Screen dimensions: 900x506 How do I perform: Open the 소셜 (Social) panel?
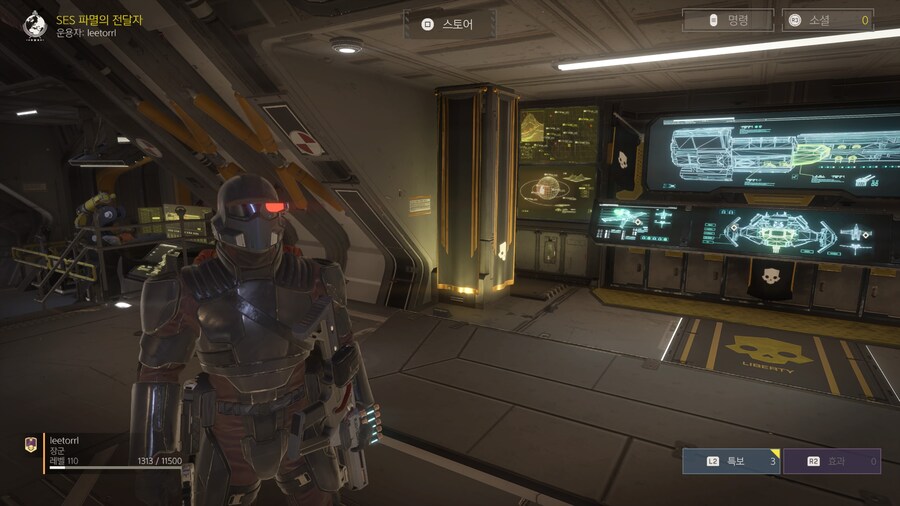pyautogui.click(x=827, y=20)
